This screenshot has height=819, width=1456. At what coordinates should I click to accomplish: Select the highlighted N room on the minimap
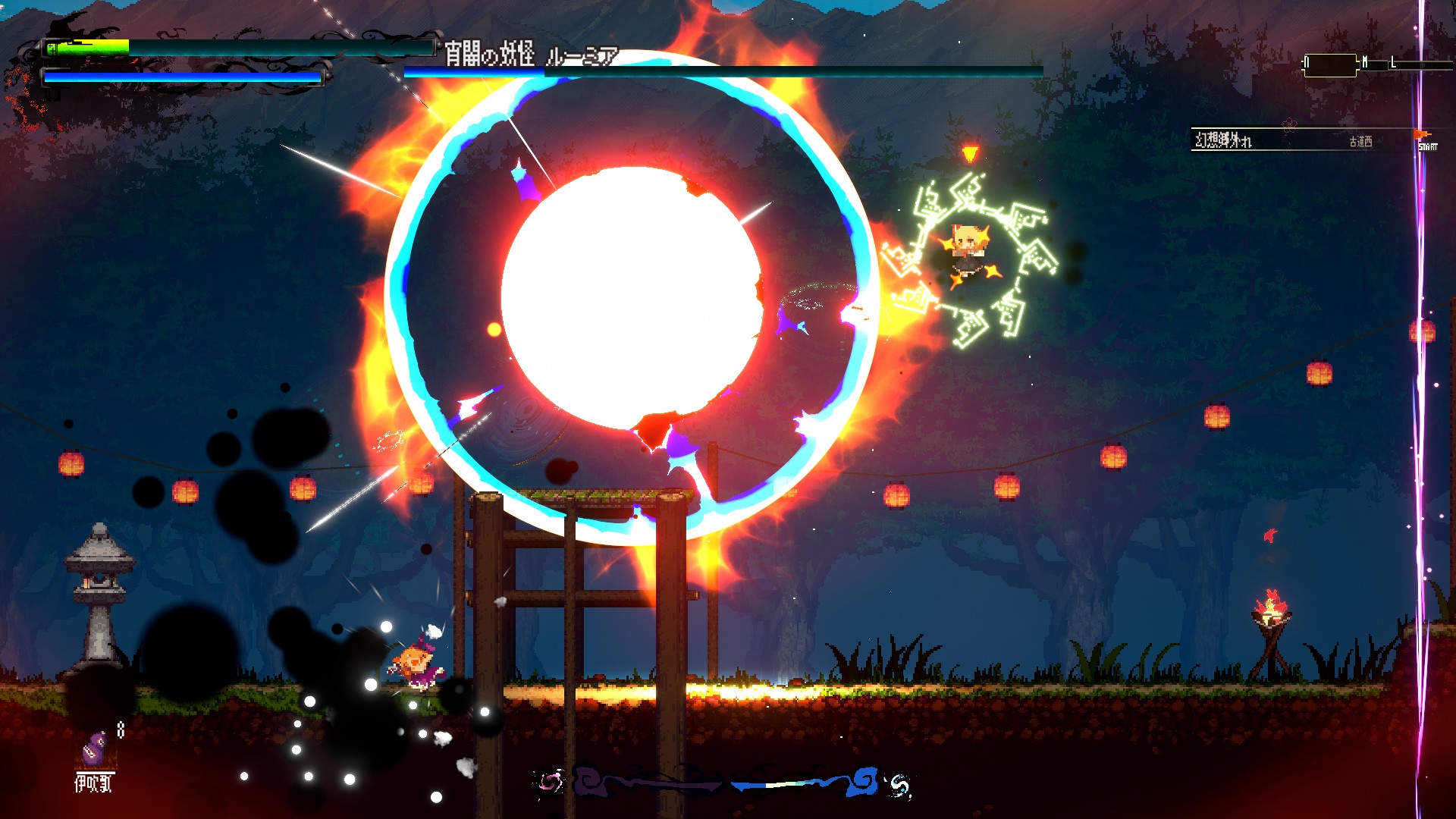(1330, 65)
